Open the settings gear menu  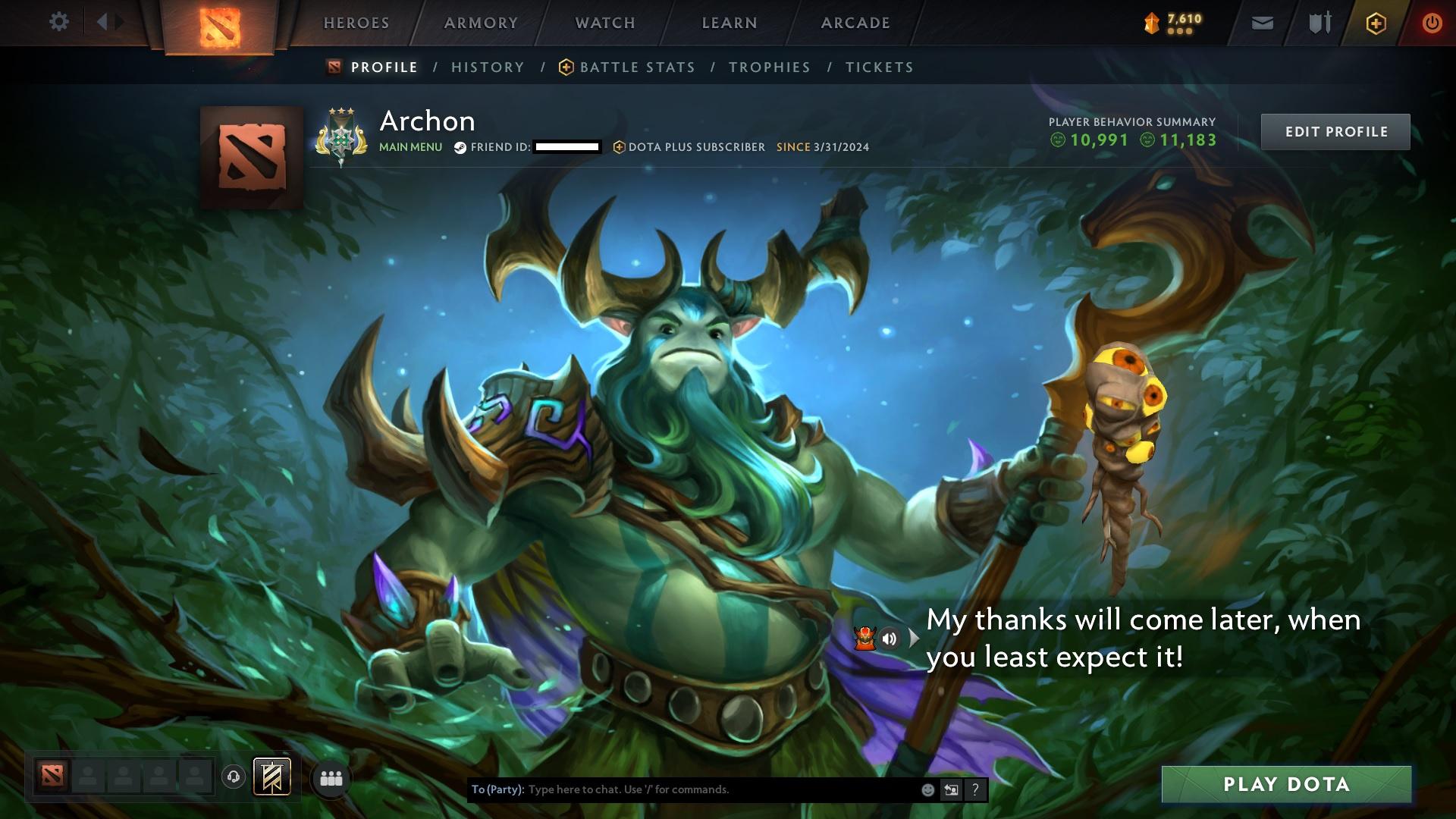tap(59, 22)
